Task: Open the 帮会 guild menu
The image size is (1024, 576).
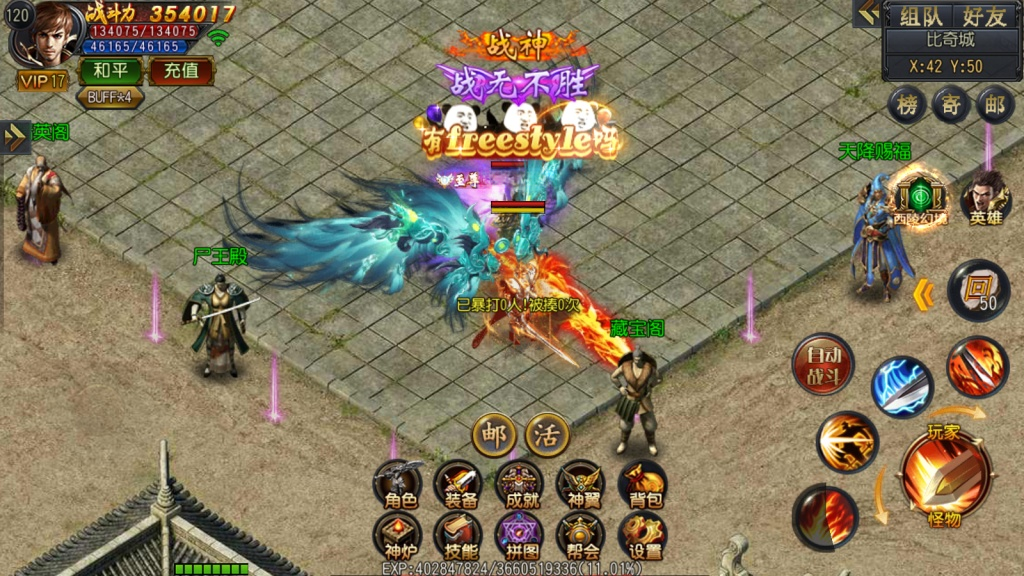Action: 580,537
